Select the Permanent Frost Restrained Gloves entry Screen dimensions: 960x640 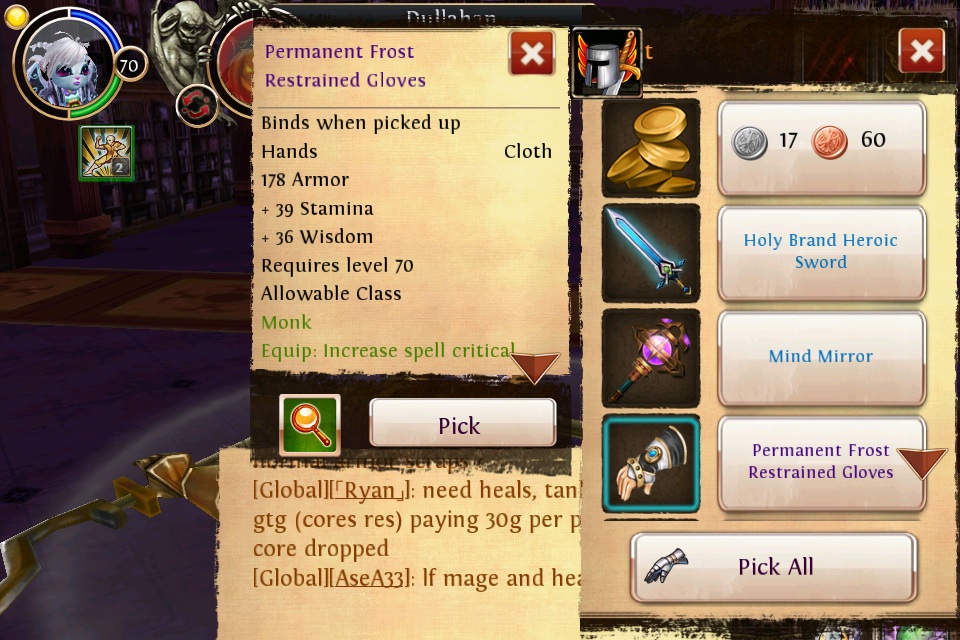click(810, 462)
